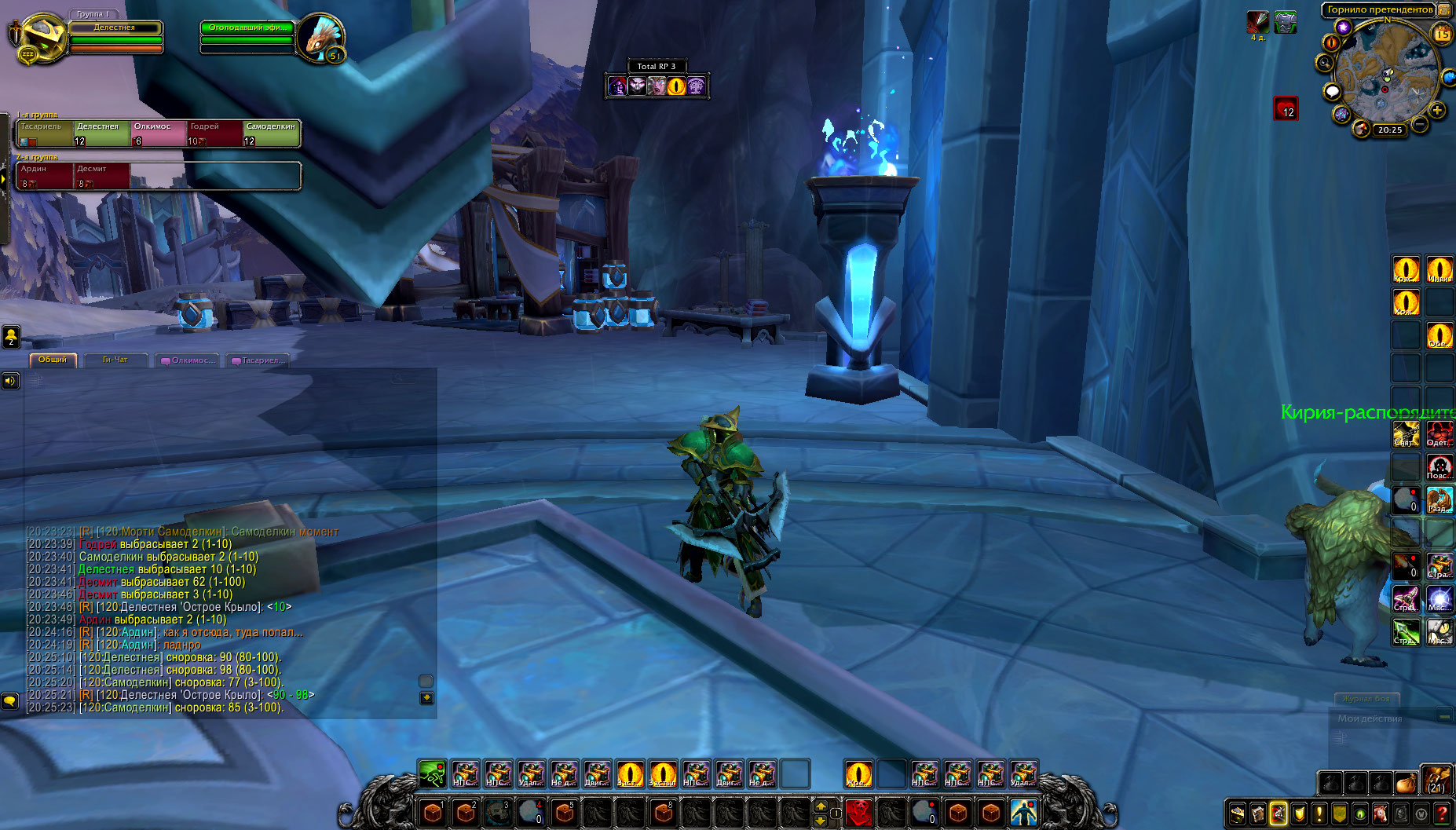
Task: Click the minimap zoom-in plus button
Action: tap(1437, 111)
